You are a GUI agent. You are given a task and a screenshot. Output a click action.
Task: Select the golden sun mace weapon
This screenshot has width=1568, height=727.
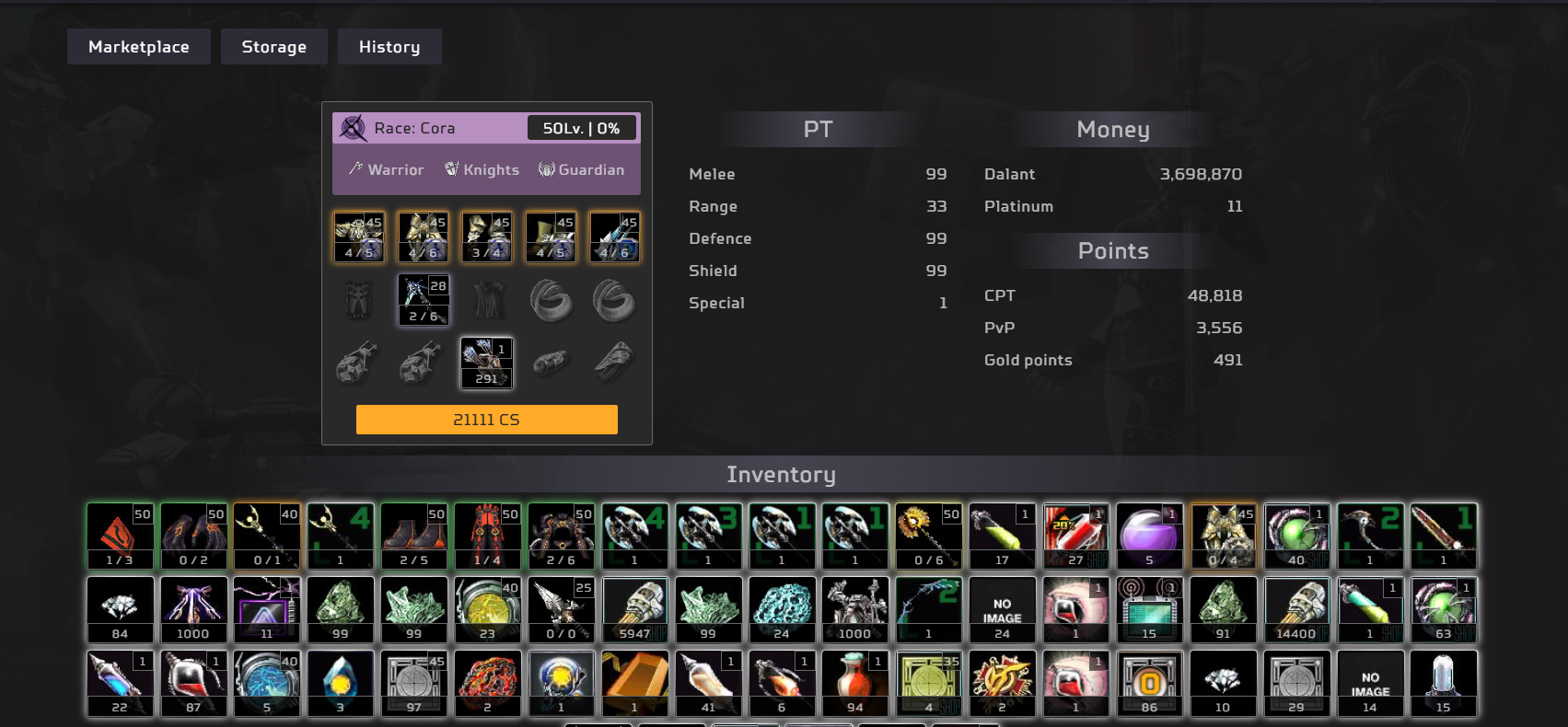(x=928, y=536)
